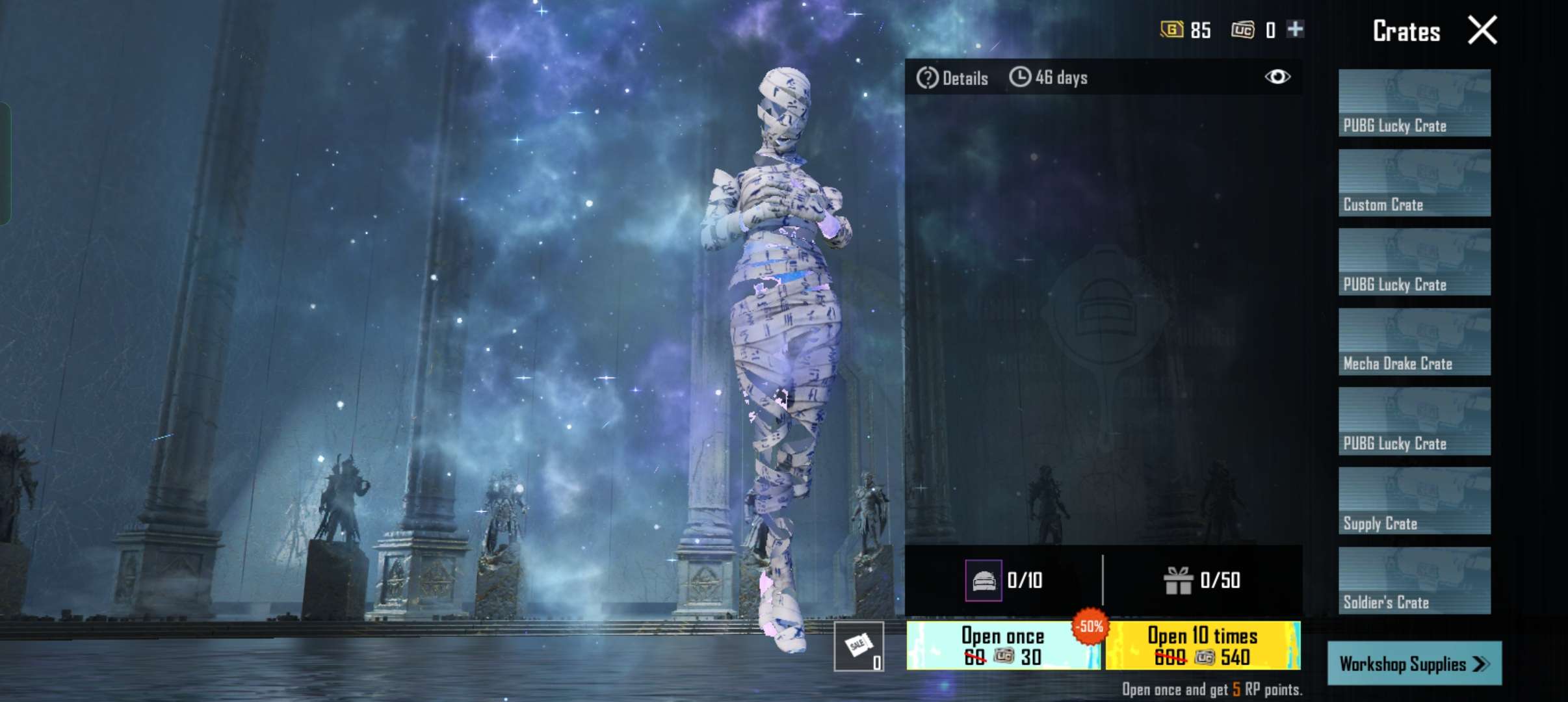
Task: Select the top PUBG Lucky Crate thumbnail
Action: point(1414,103)
